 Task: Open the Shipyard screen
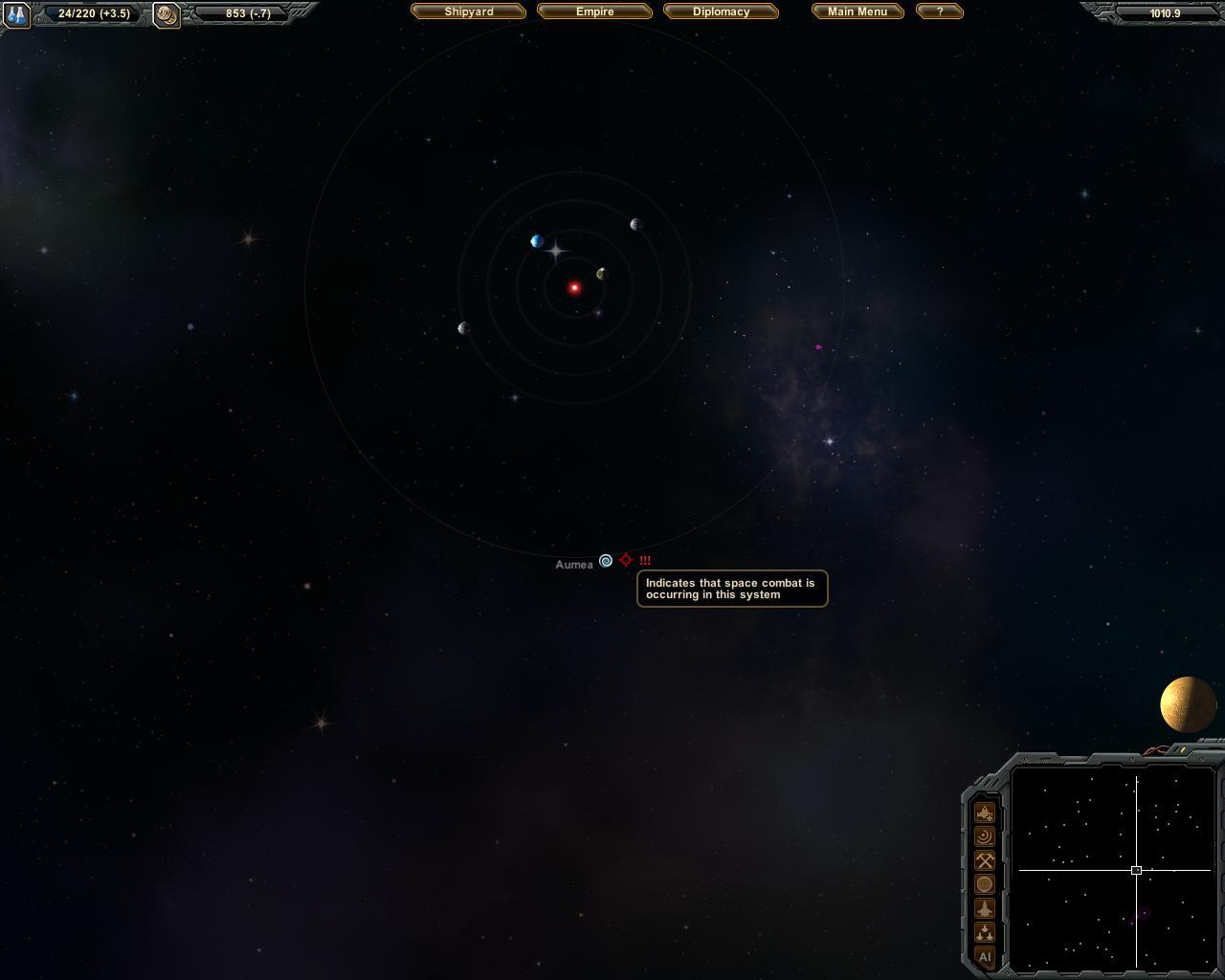[x=469, y=11]
